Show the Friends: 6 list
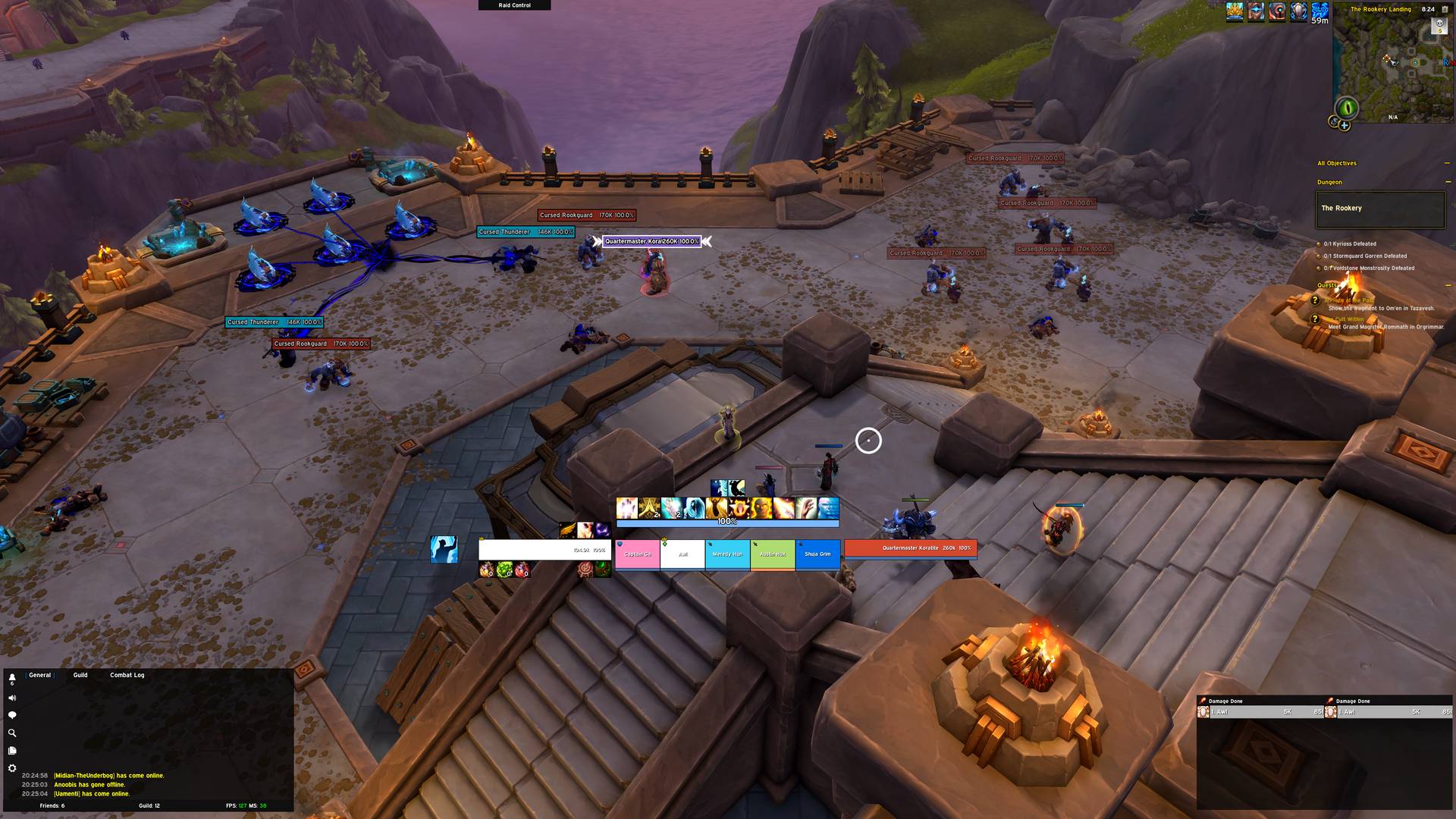Image resolution: width=1456 pixels, height=819 pixels. click(52, 805)
